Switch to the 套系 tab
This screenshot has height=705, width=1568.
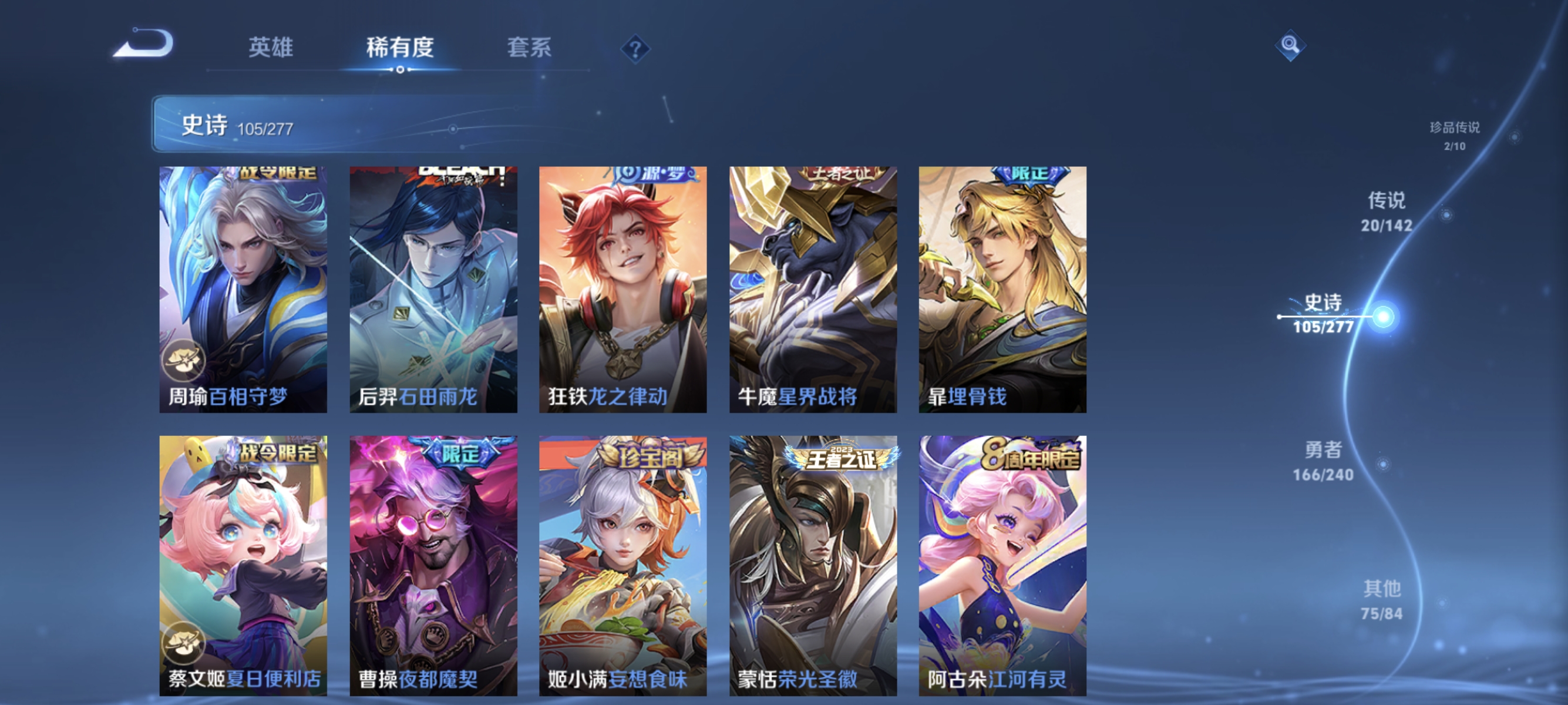coord(530,49)
